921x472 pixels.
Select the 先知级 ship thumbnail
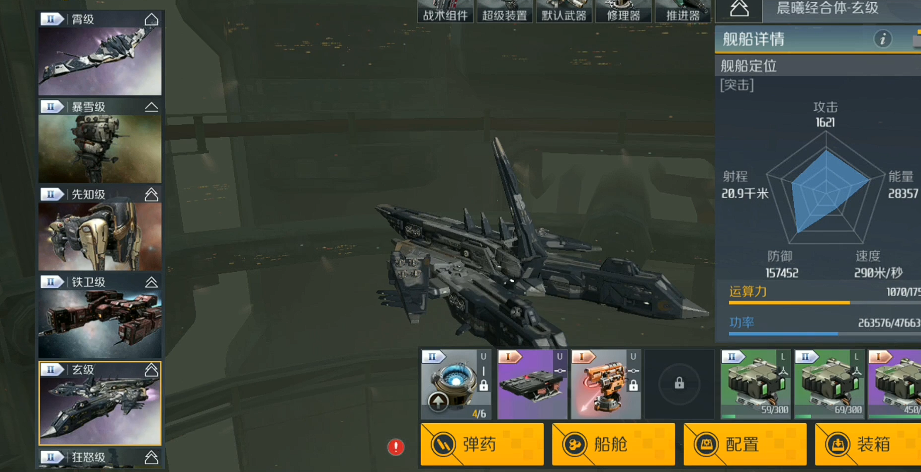100,234
